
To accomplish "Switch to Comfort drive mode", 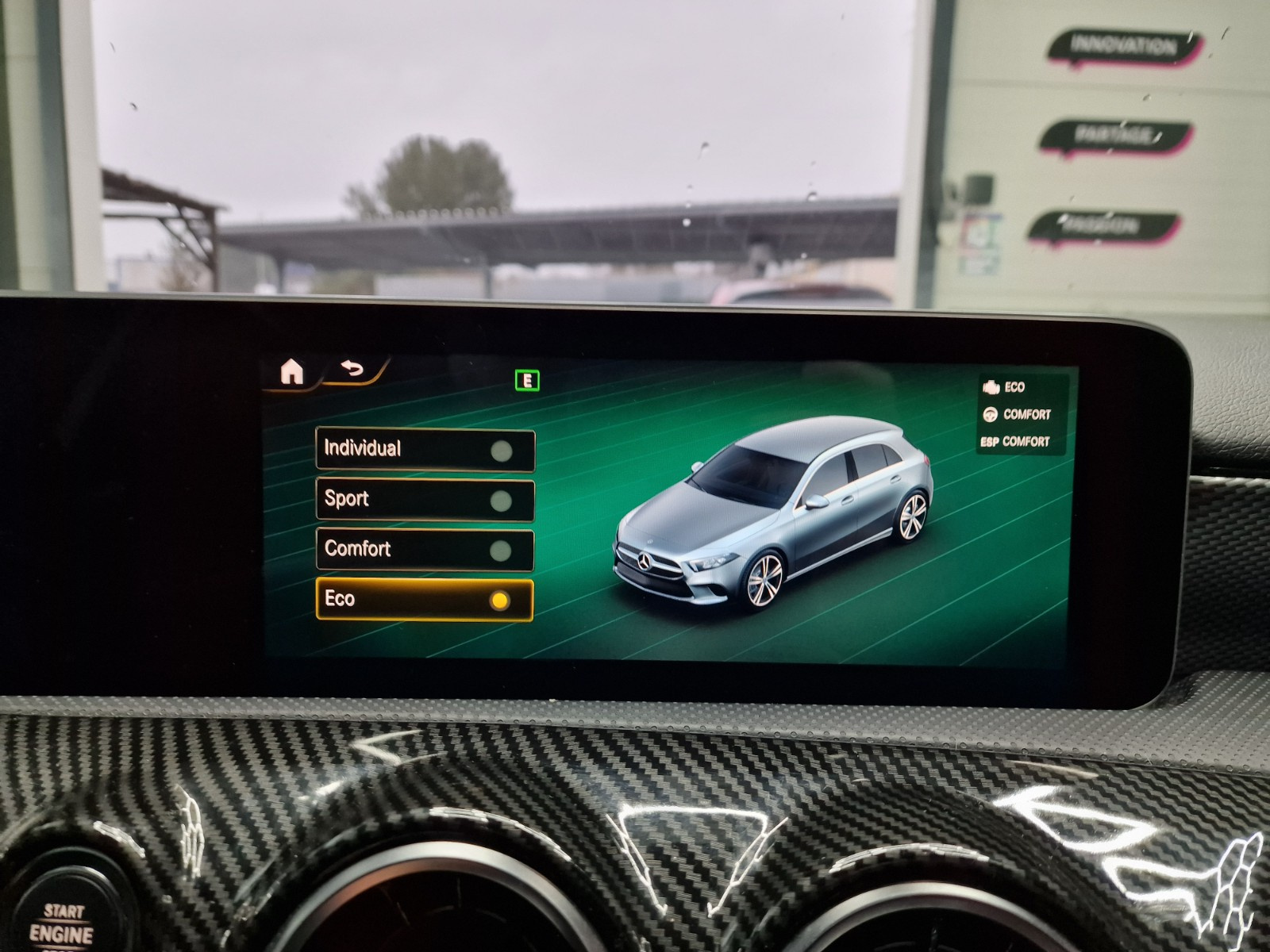I will (x=425, y=550).
